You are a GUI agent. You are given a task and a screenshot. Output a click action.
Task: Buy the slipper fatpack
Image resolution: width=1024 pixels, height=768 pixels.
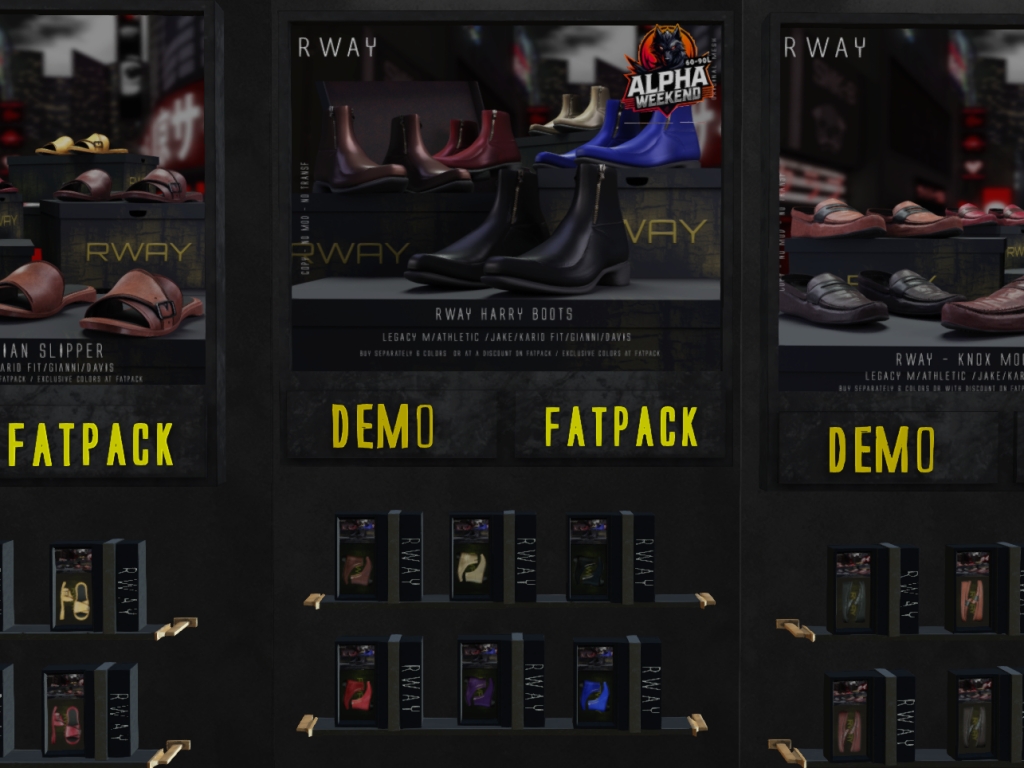pos(91,444)
